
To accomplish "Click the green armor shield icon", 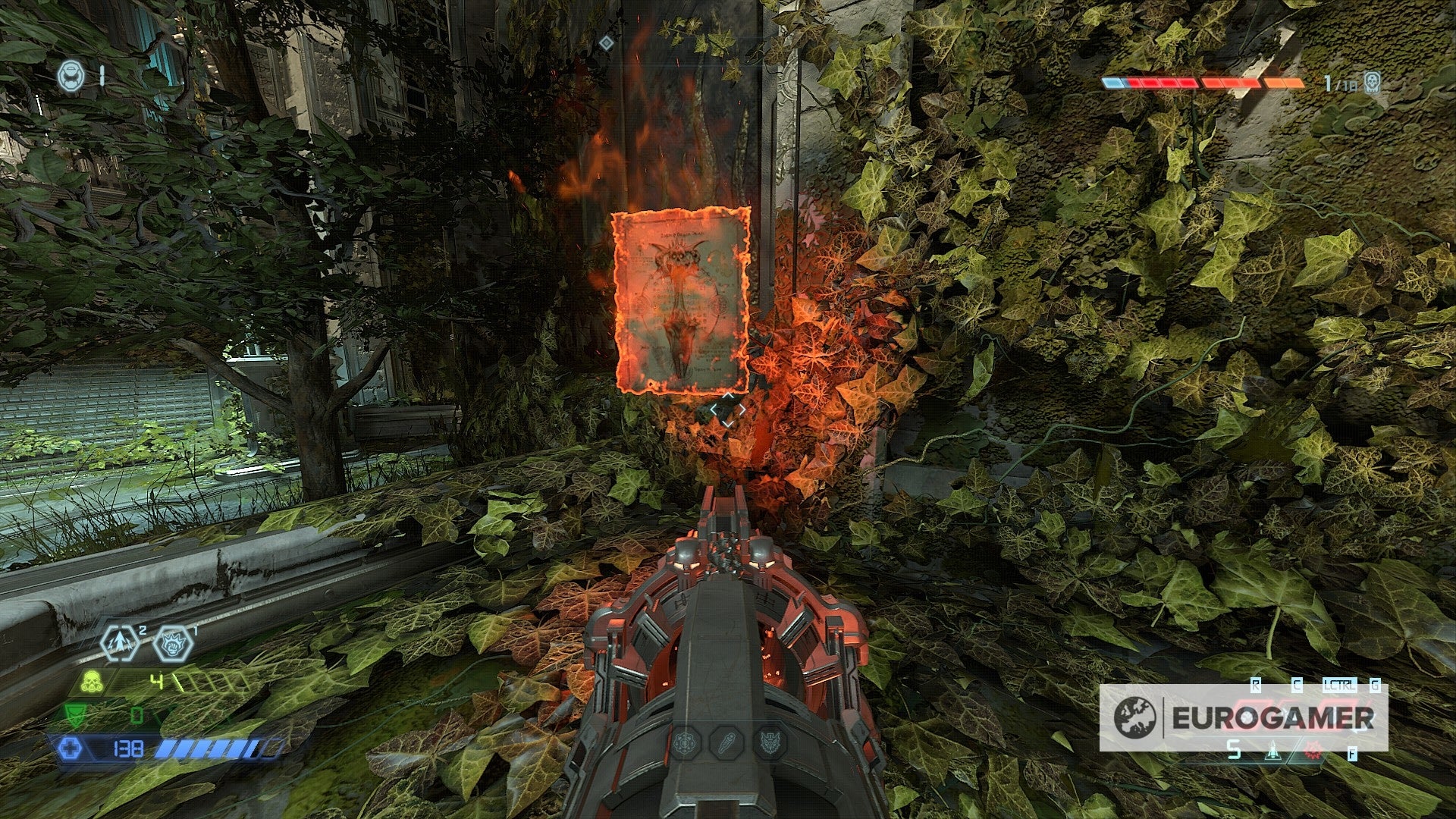I will click(74, 714).
